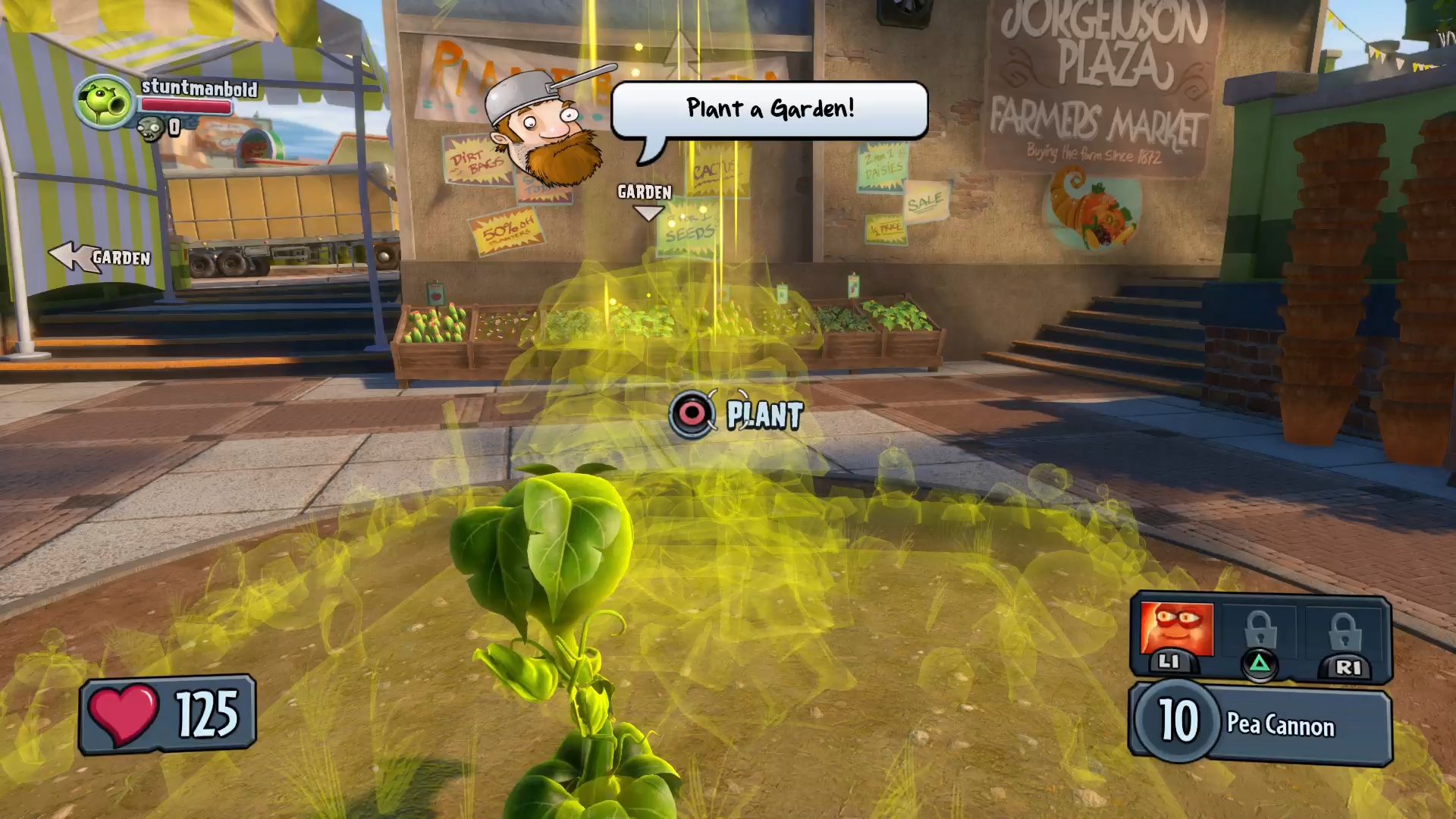Choose the Pea Cannon weapon panel

point(1261,723)
